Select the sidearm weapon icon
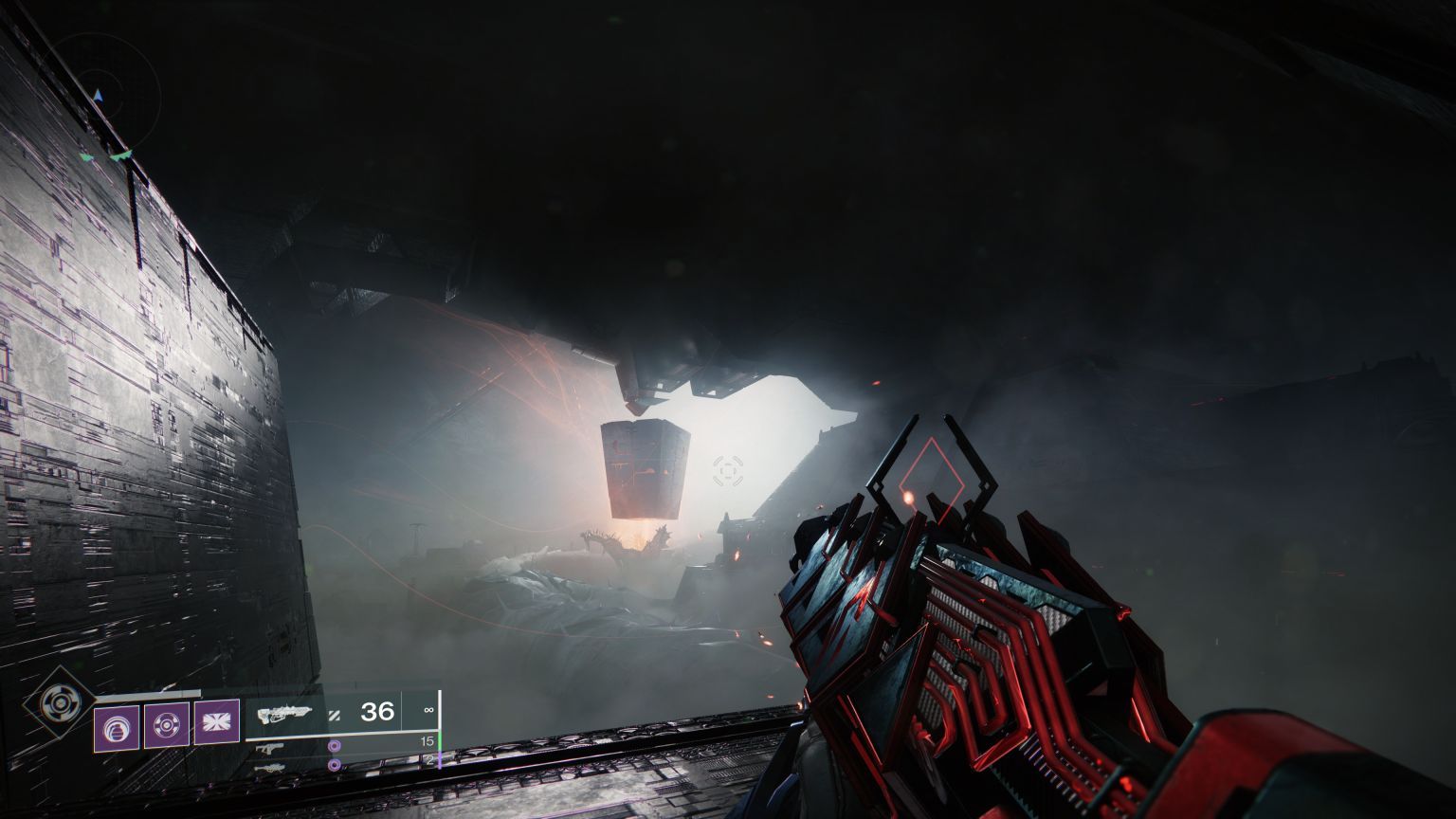The height and width of the screenshot is (819, 1456). pos(269,749)
